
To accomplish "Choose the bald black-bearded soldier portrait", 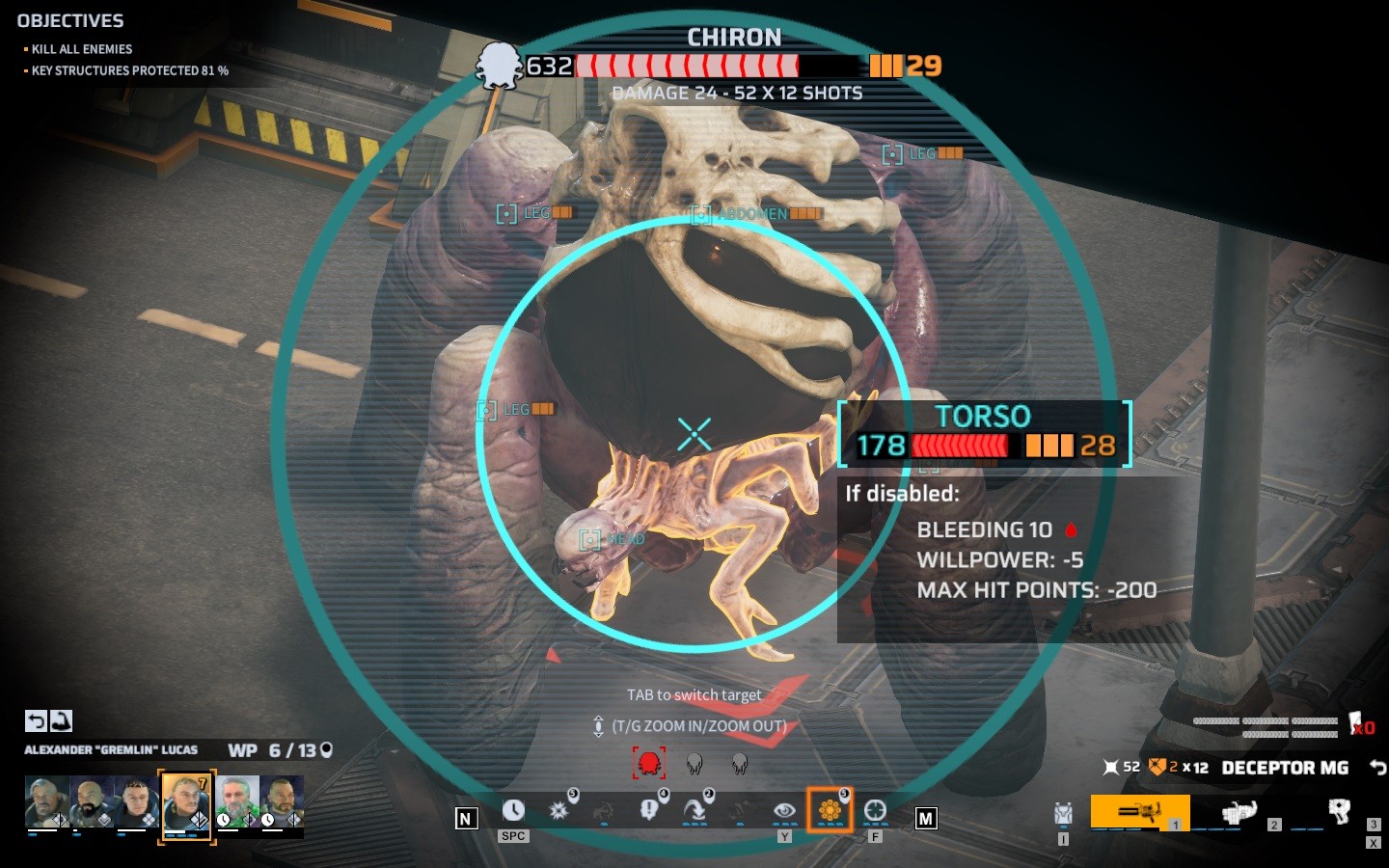I will point(94,801).
